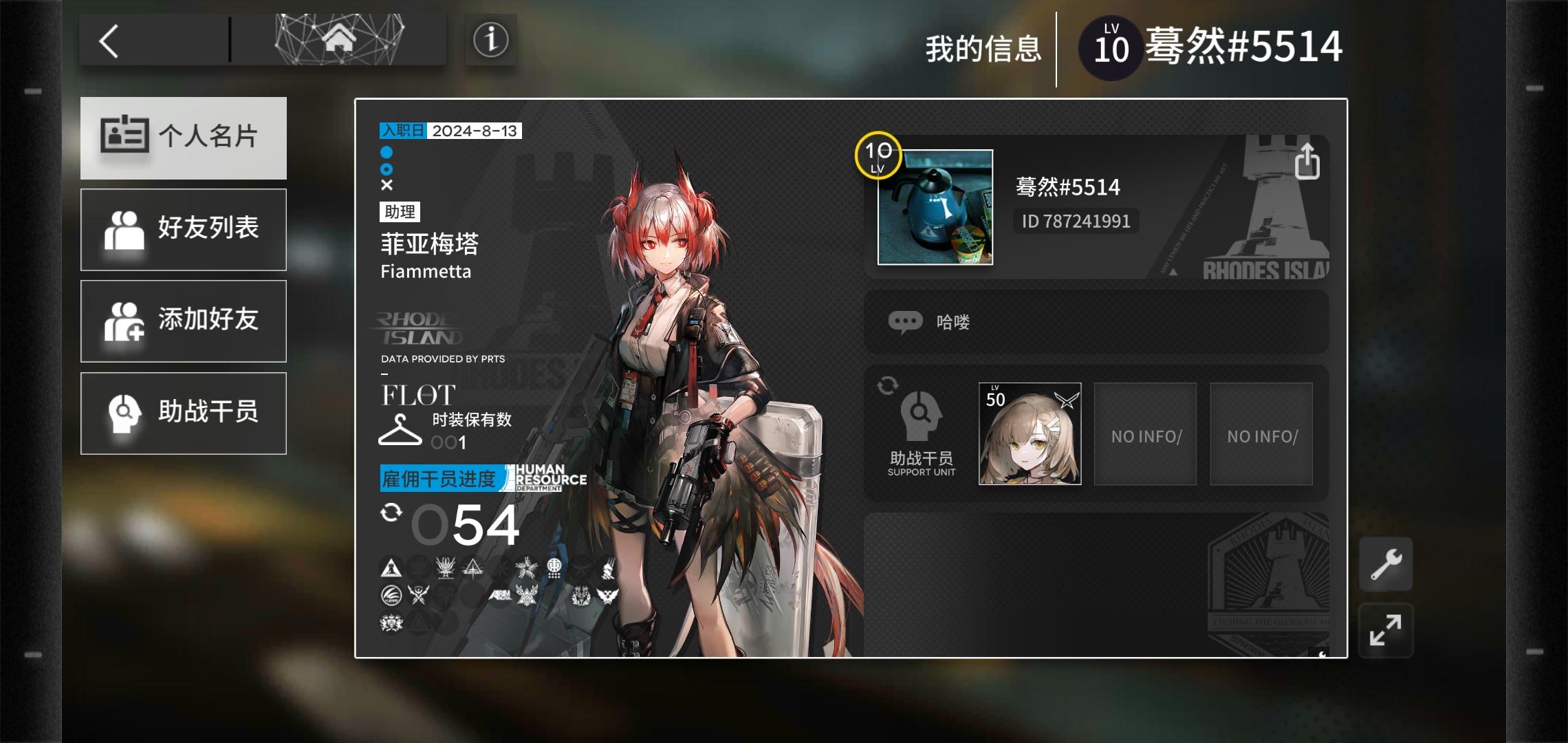Screen dimensions: 1568x743
Task: Select the 添加好友 option
Action: pyautogui.click(x=184, y=321)
